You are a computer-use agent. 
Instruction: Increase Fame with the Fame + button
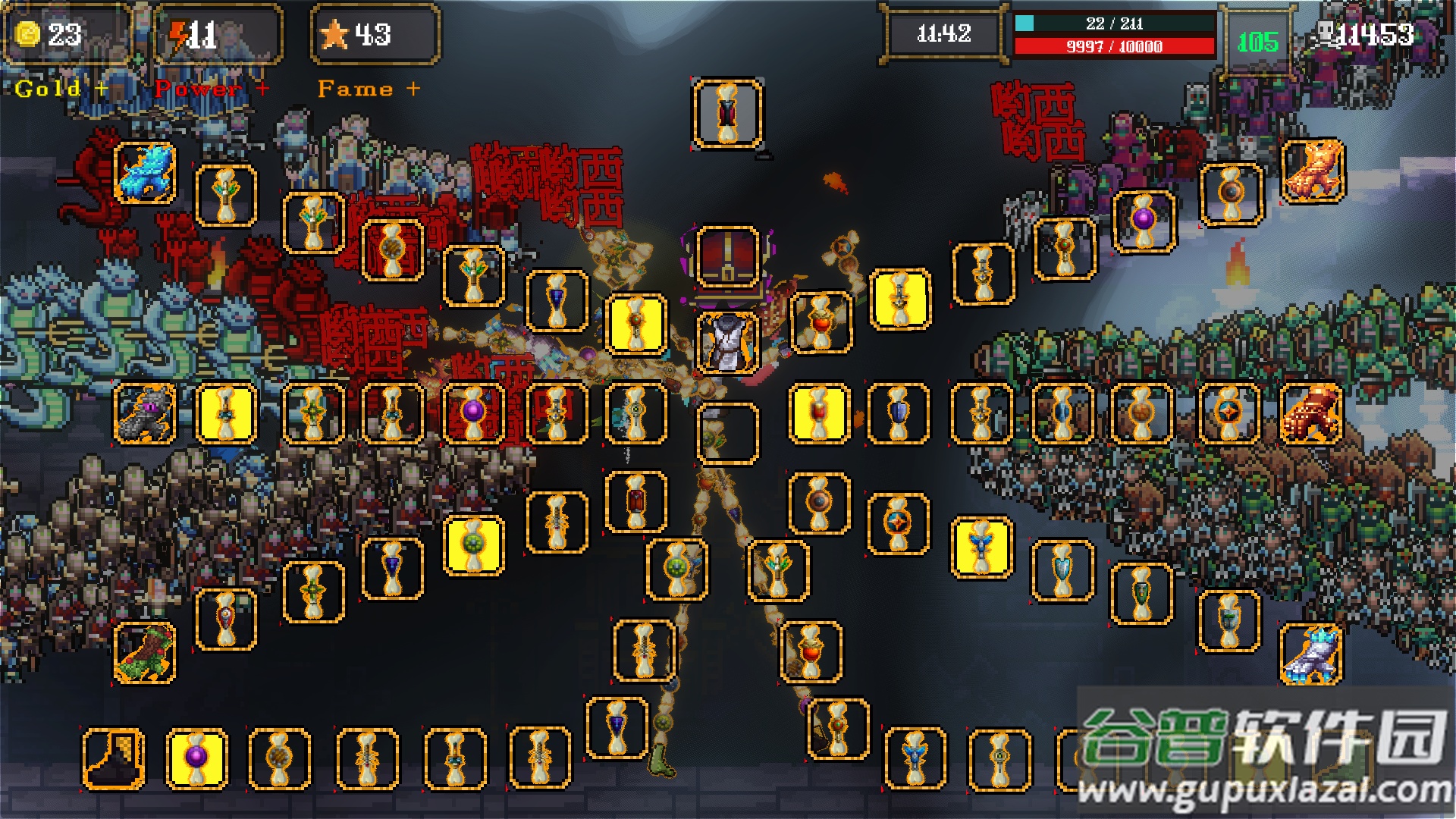point(369,89)
